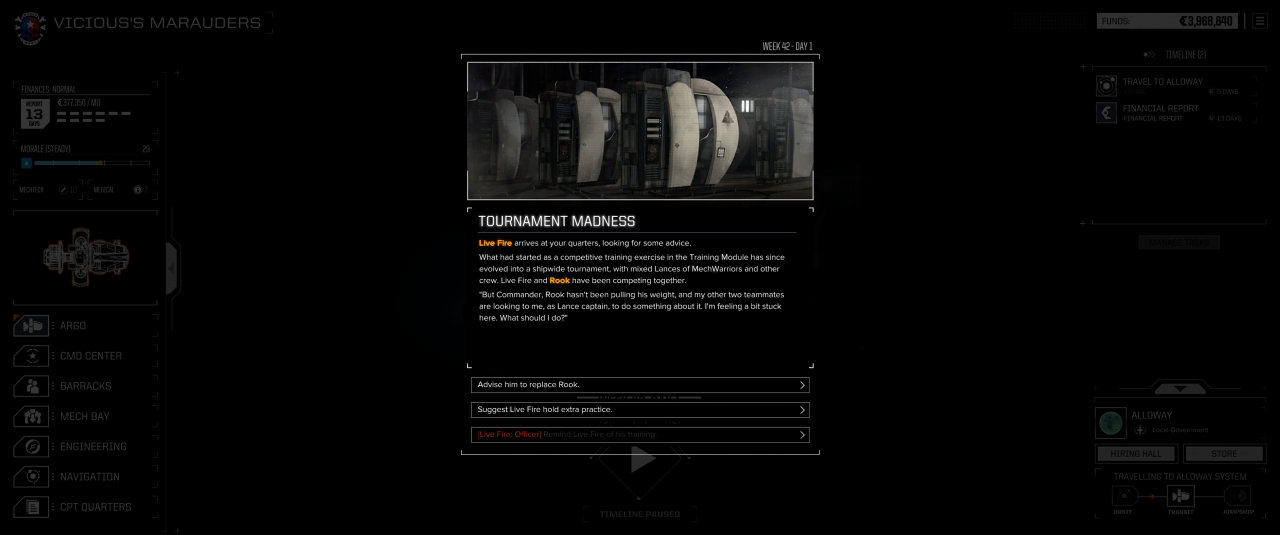Select the Live Fire Officer training reminder option

(x=639, y=435)
